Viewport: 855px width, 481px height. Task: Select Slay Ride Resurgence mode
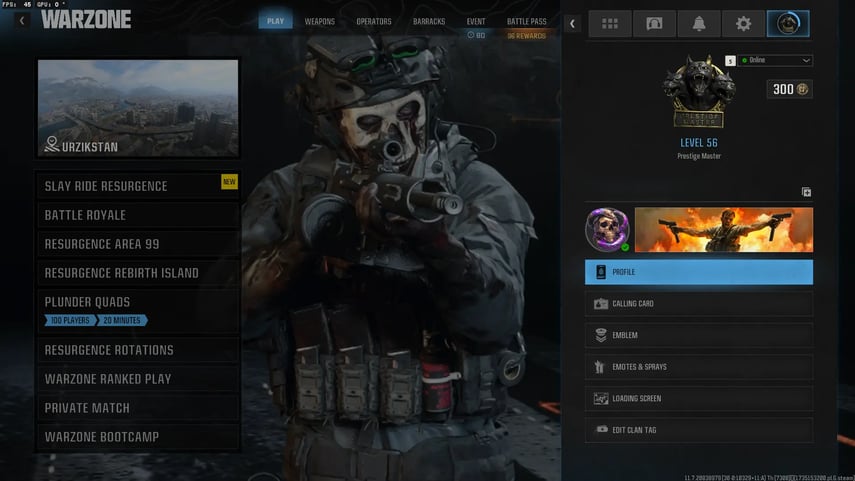(138, 186)
